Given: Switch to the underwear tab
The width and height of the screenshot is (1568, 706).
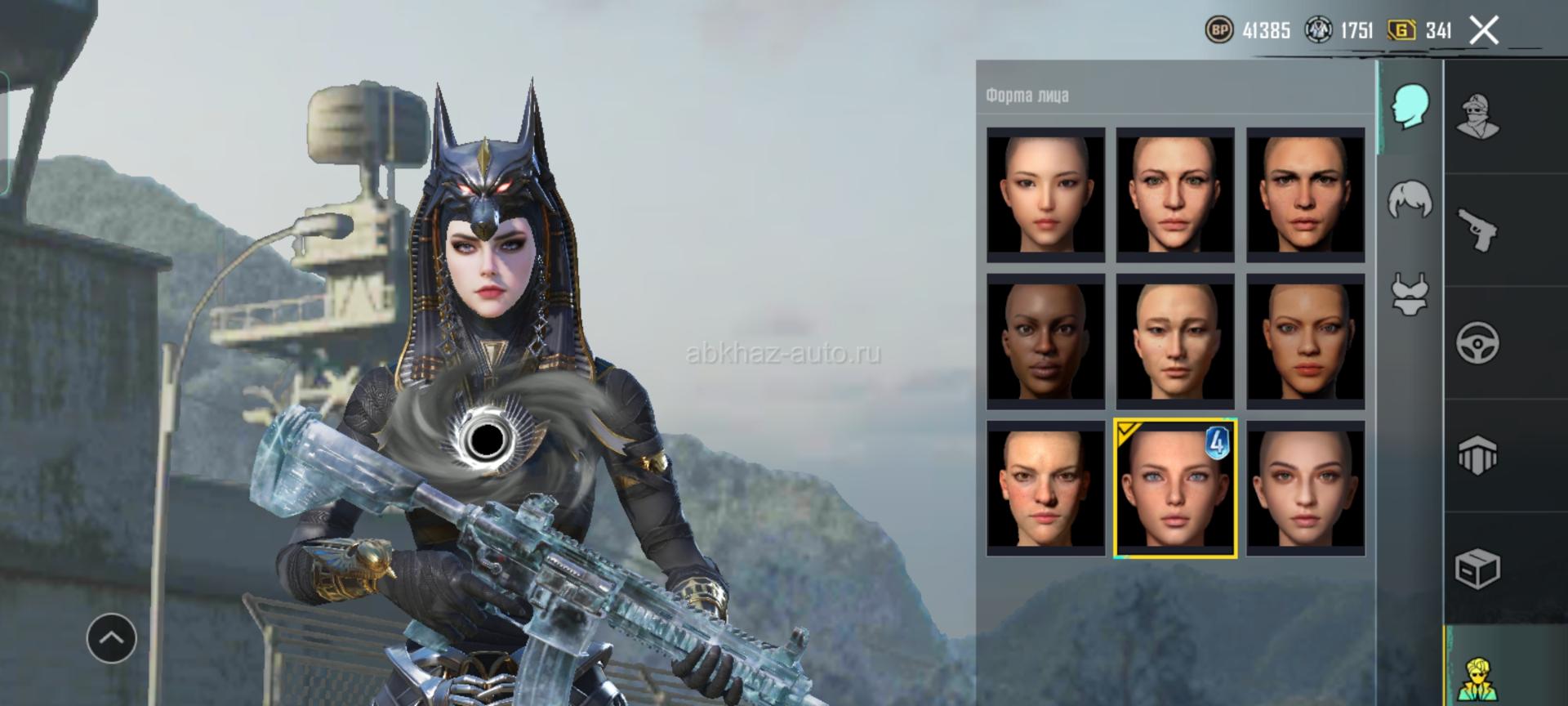Looking at the screenshot, I should 1410,293.
